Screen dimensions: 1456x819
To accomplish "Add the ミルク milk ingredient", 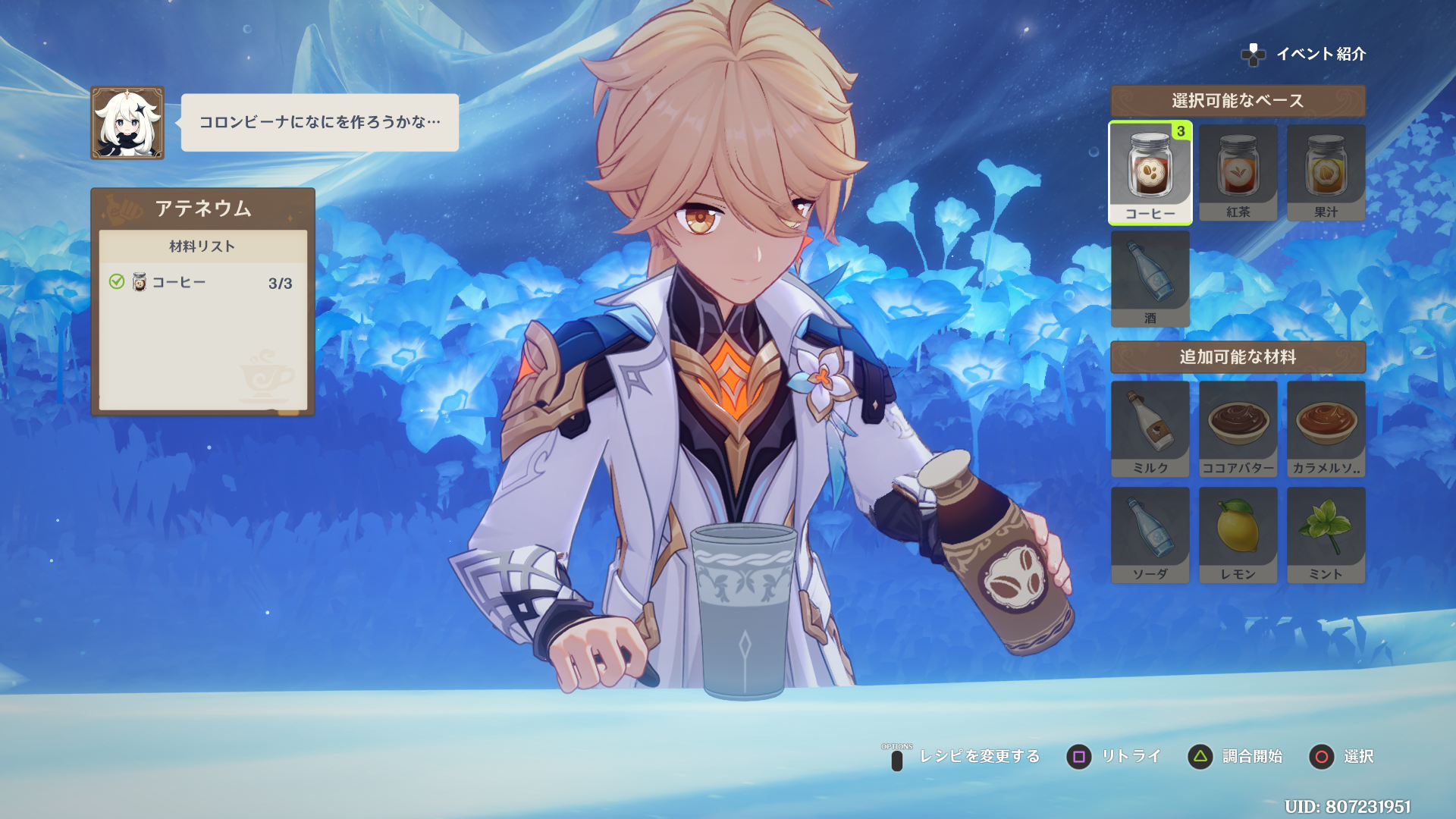I will click(1150, 428).
